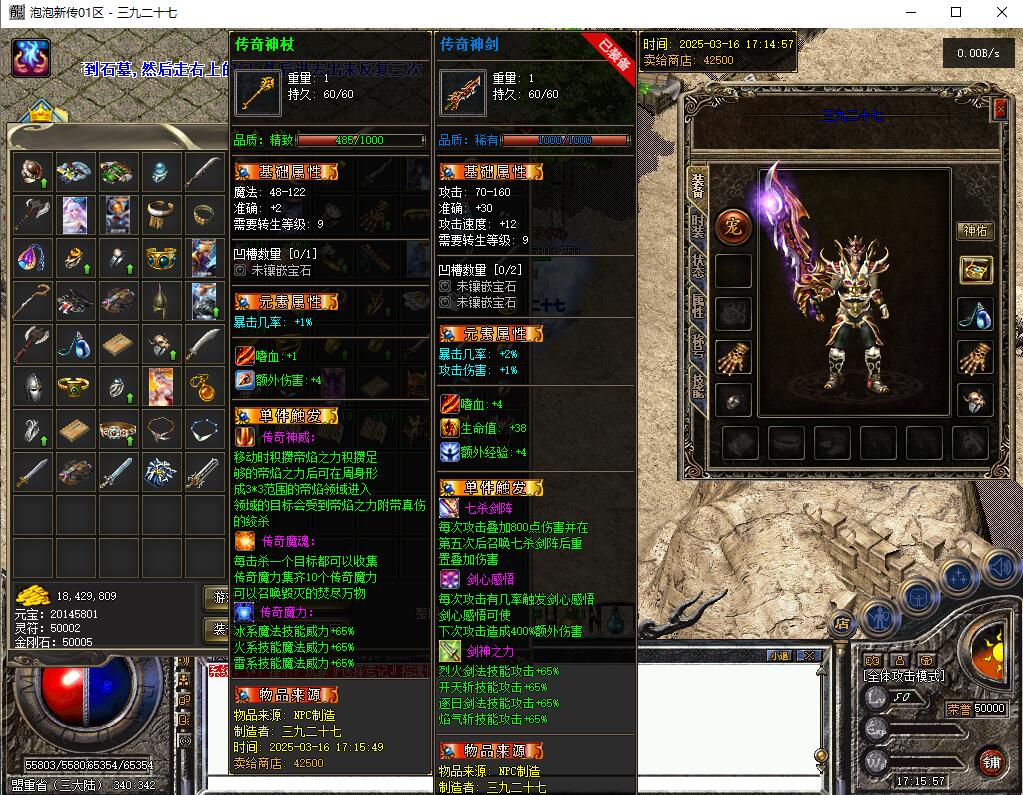This screenshot has height=795, width=1023.
Task: Open the 状态 status tab
Action: click(697, 263)
